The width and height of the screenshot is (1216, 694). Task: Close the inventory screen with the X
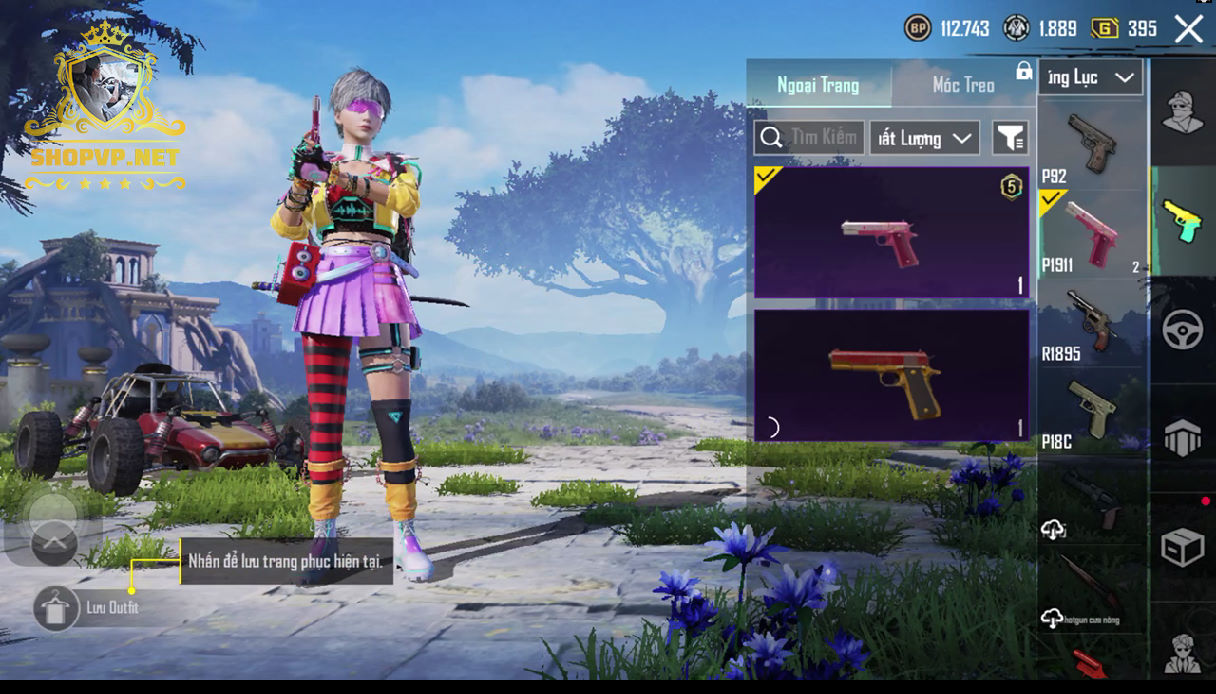(1188, 29)
